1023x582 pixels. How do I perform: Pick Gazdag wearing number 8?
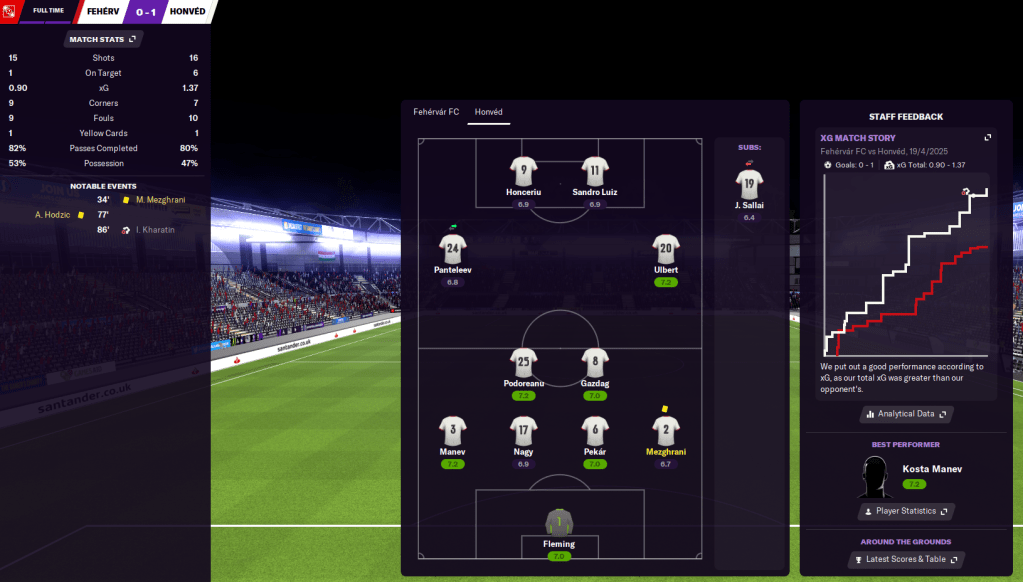[x=595, y=365]
